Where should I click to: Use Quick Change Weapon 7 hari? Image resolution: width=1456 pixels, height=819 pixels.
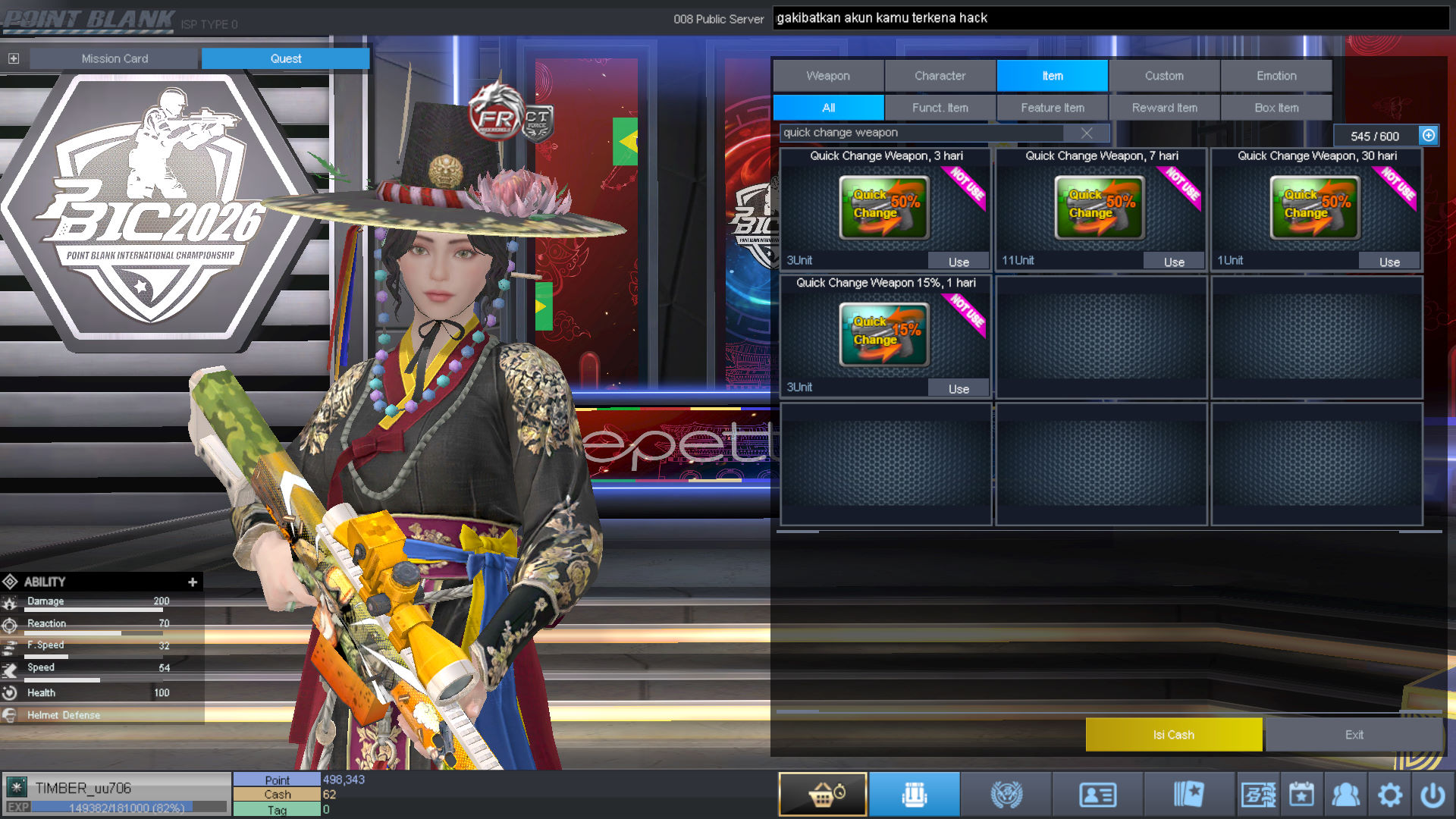pyautogui.click(x=1174, y=262)
